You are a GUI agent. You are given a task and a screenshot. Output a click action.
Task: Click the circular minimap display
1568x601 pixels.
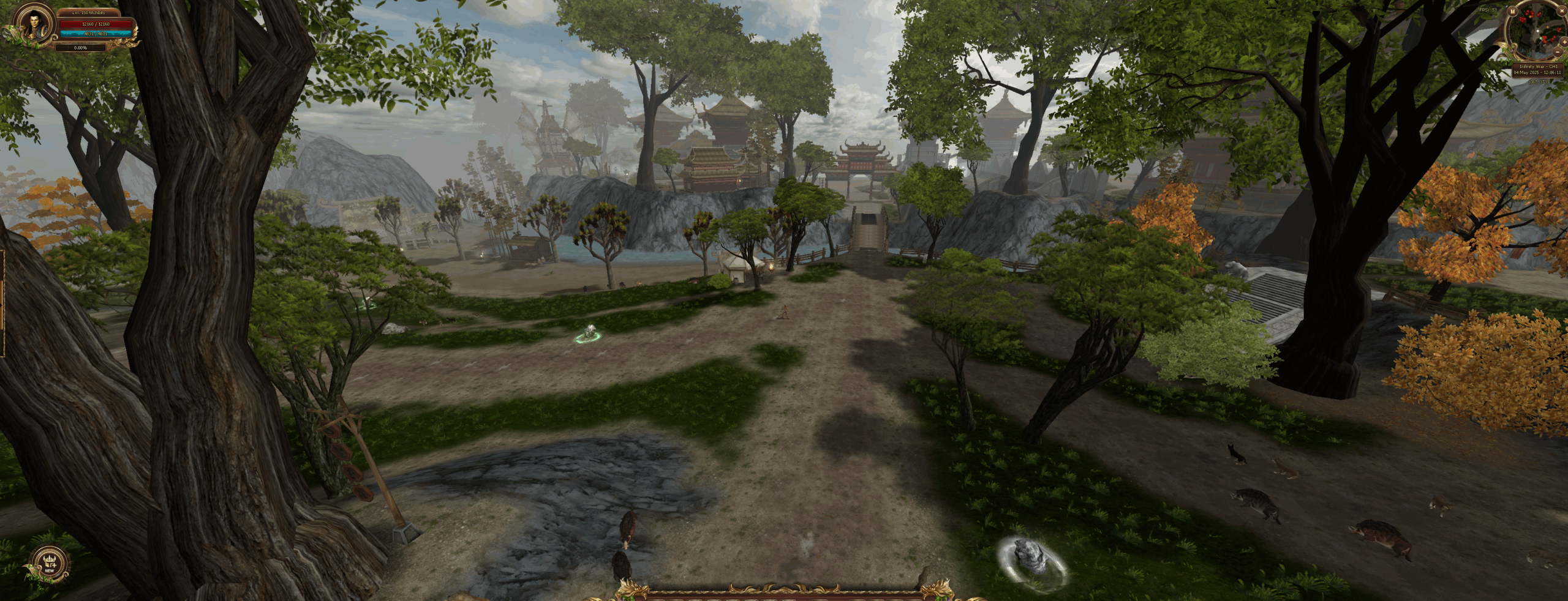(x=1537, y=31)
